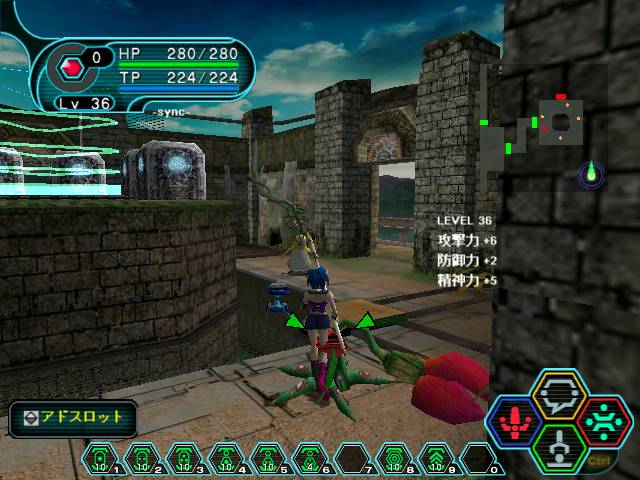Use the item in quick slot 2
The height and width of the screenshot is (480, 640).
coord(141,459)
